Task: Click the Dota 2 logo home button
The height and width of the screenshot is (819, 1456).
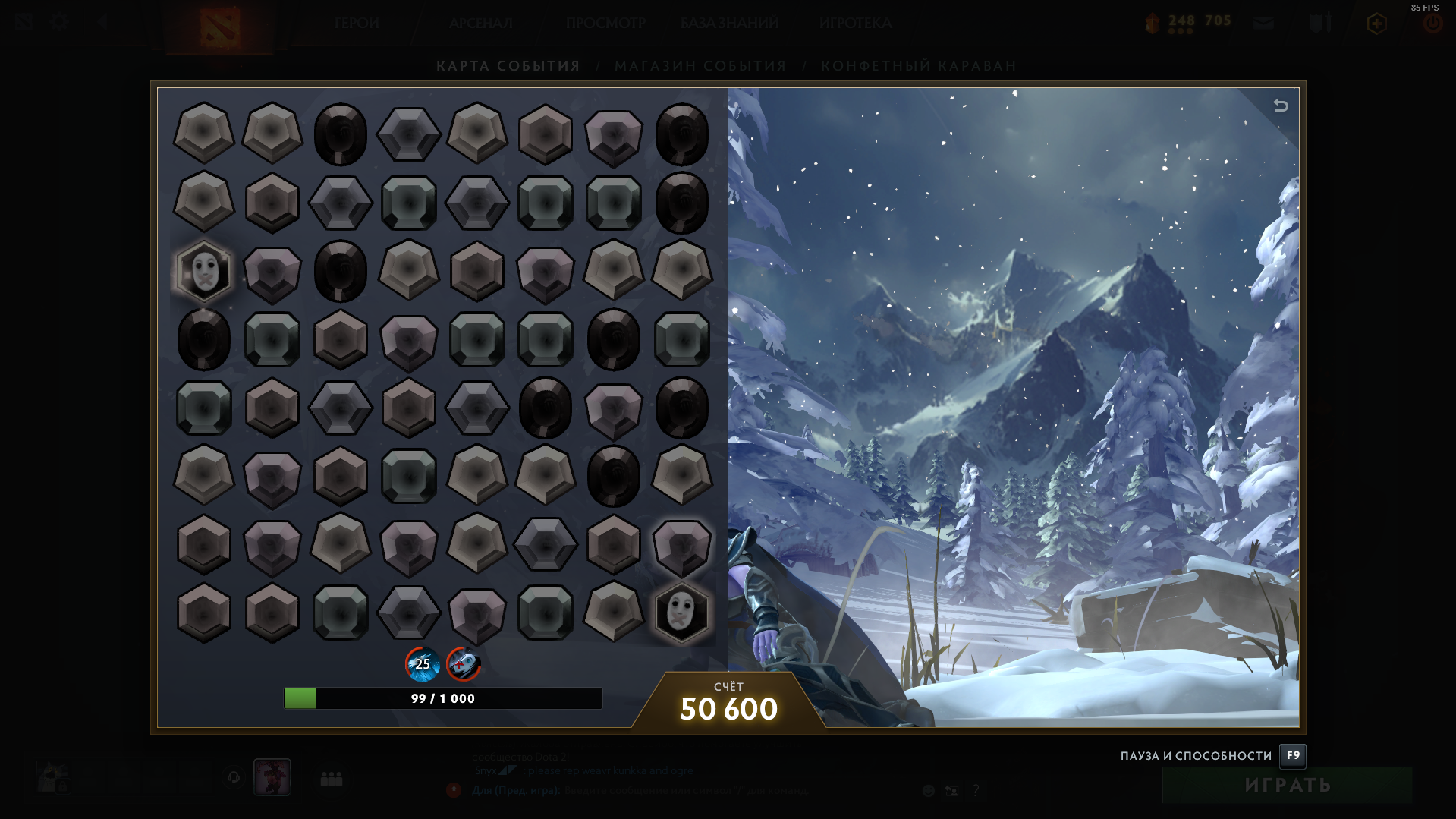Action: [x=219, y=27]
